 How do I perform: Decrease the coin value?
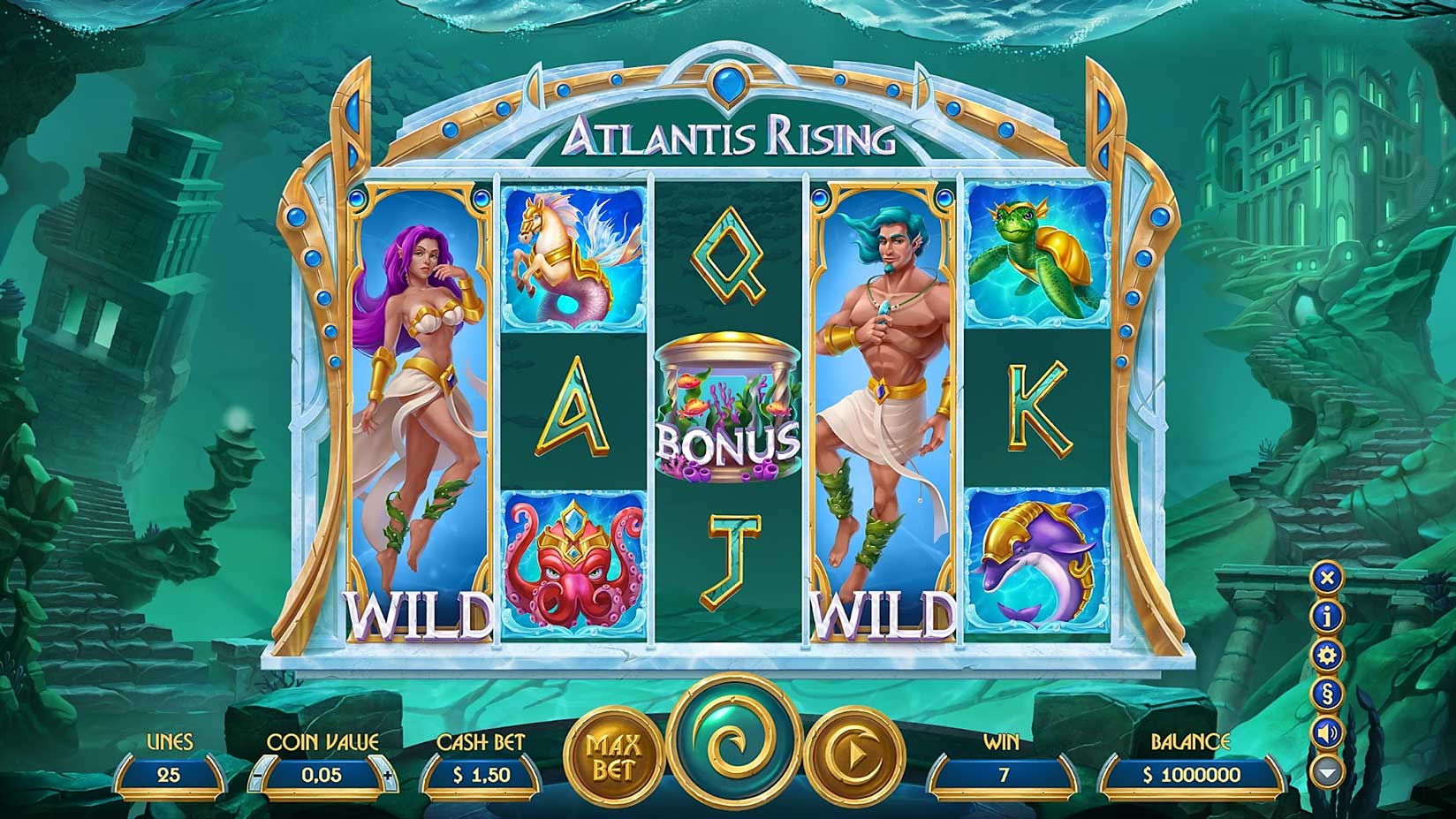257,776
